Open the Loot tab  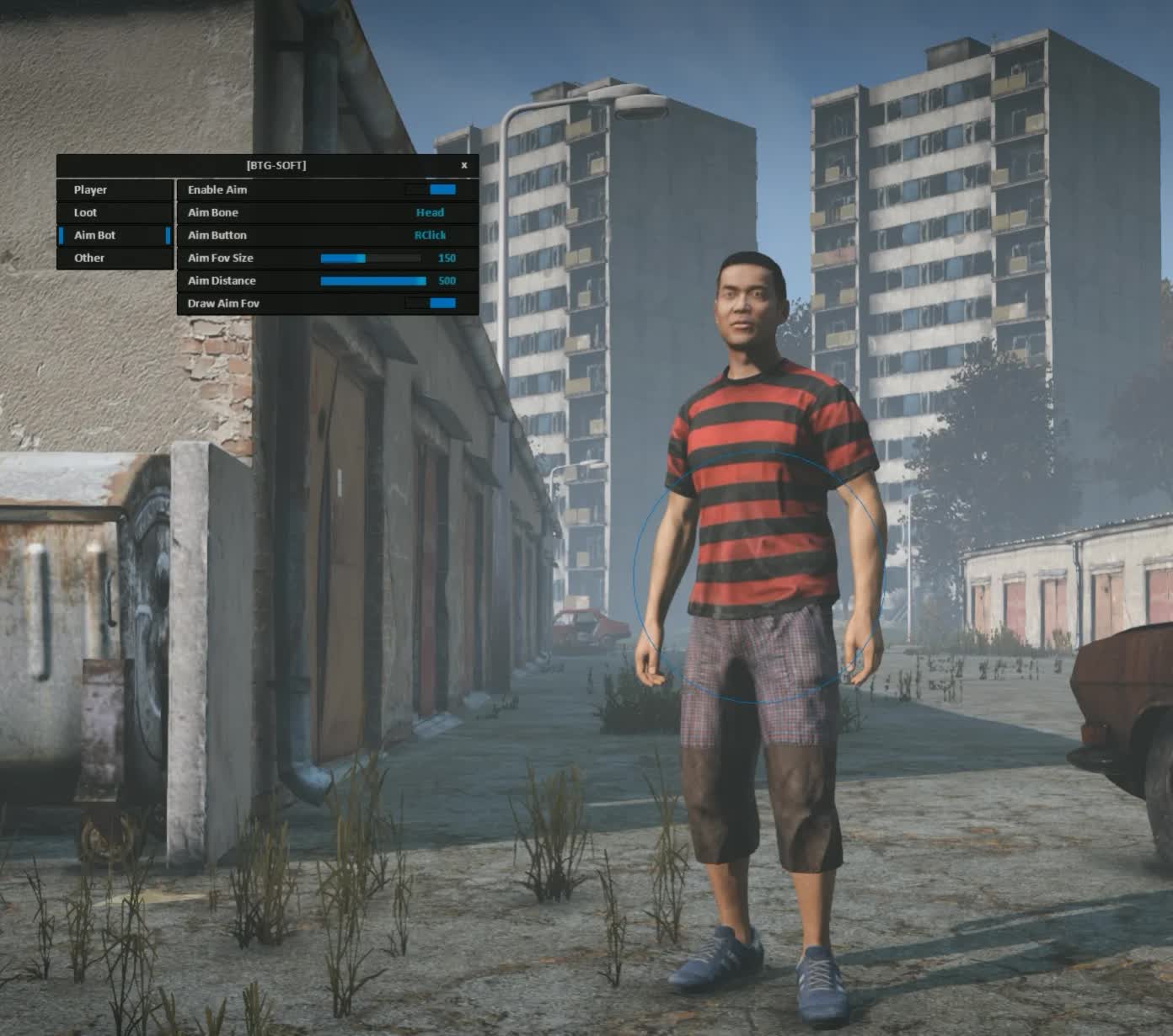pos(115,213)
